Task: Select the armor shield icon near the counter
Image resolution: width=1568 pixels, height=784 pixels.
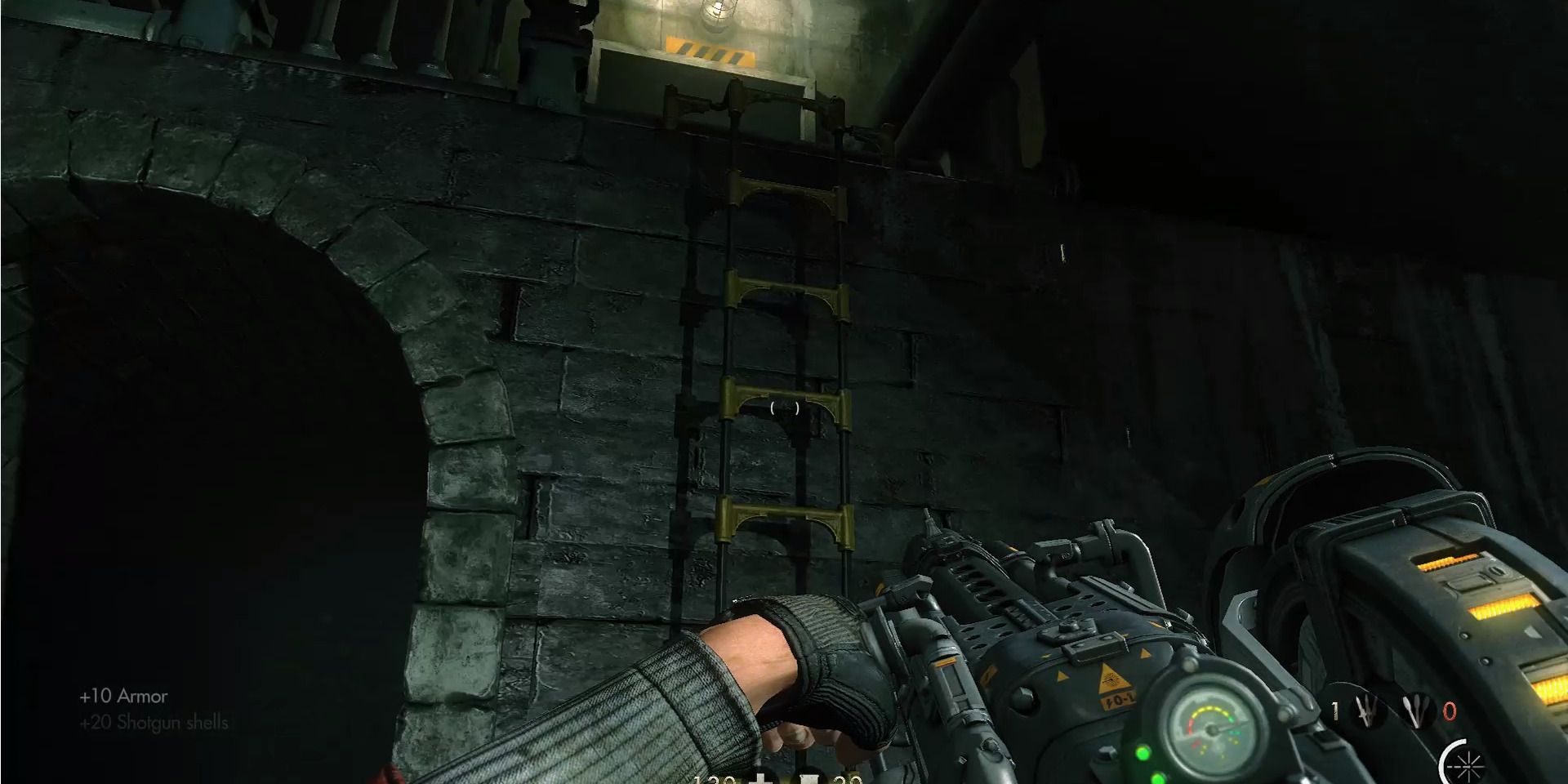Action: coord(808,780)
